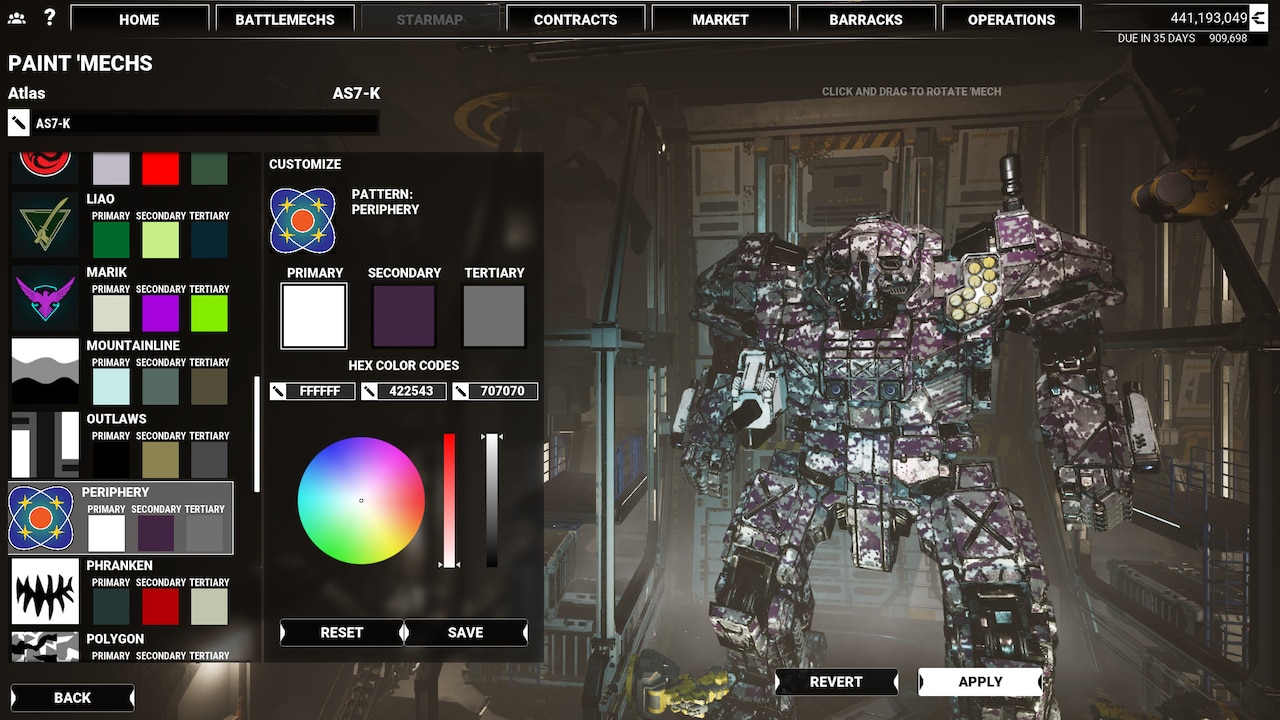
Task: Pick a hue from the color wheel
Action: click(360, 499)
